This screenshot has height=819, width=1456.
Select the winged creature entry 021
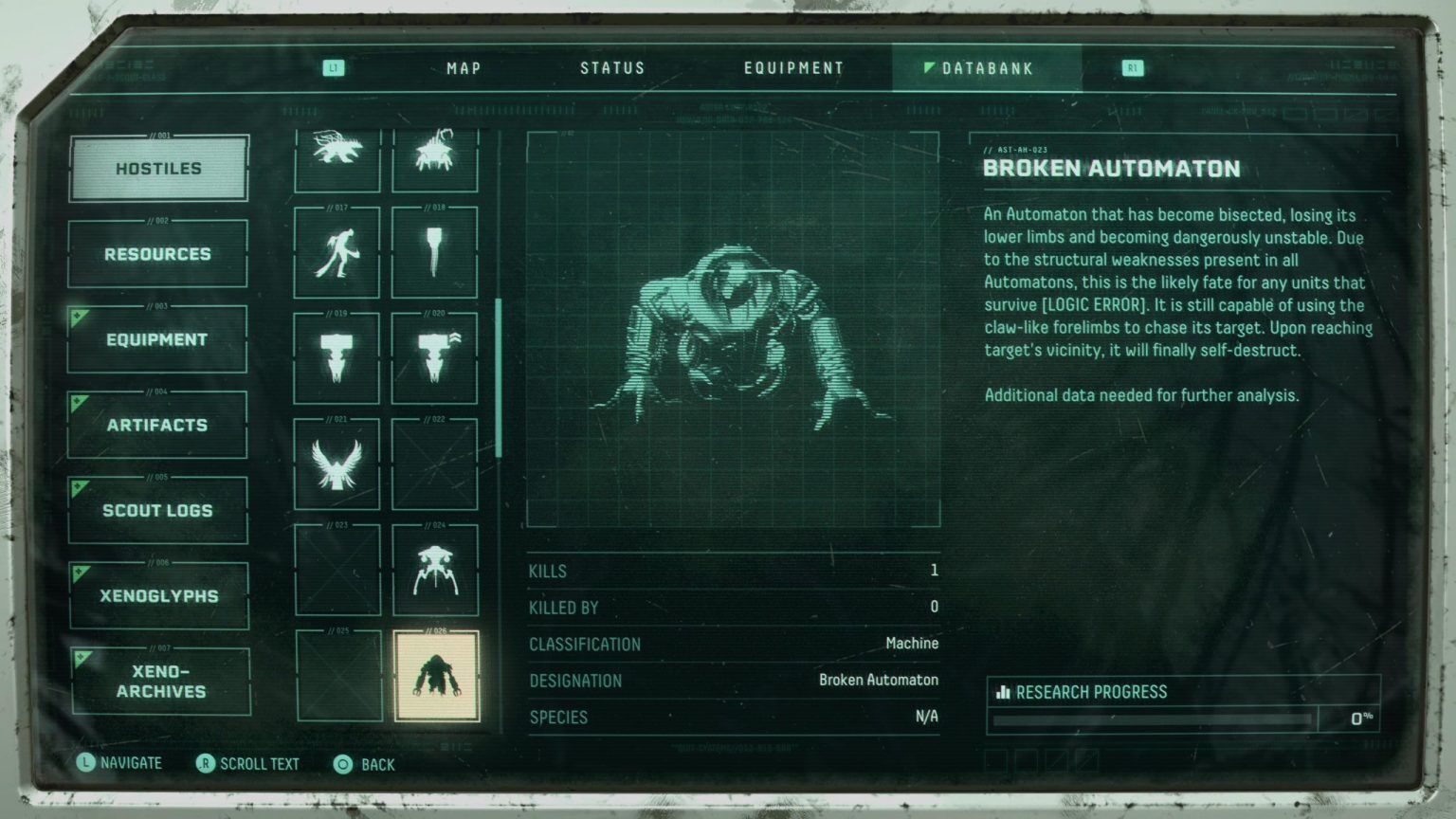(337, 462)
